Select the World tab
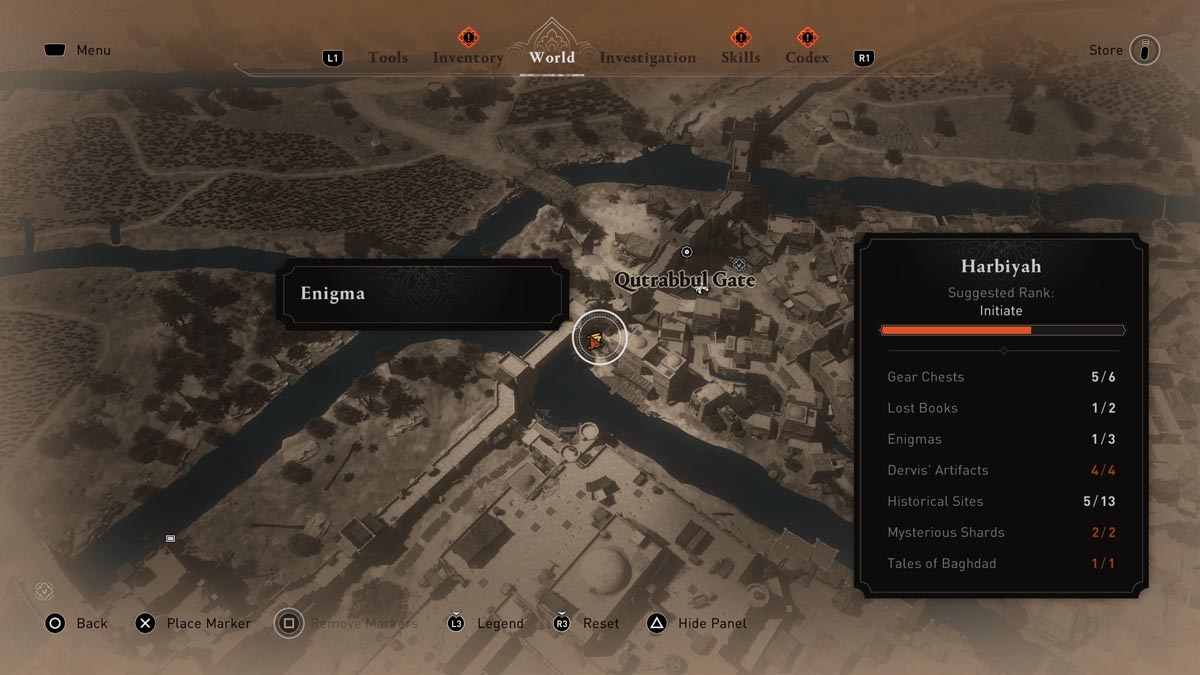Viewport: 1200px width, 675px height. pos(552,57)
